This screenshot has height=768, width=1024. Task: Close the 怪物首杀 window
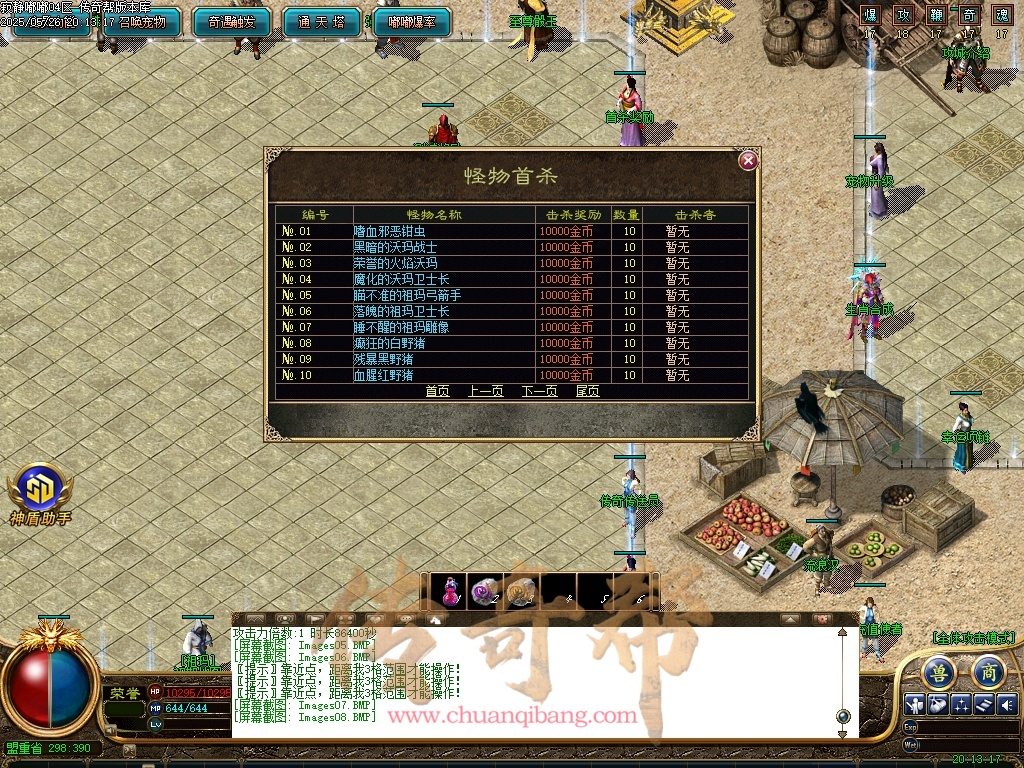point(748,161)
